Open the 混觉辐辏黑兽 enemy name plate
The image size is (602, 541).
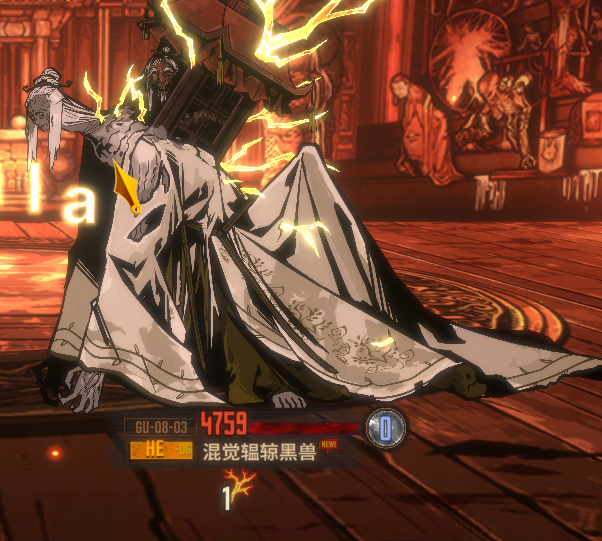(x=259, y=453)
